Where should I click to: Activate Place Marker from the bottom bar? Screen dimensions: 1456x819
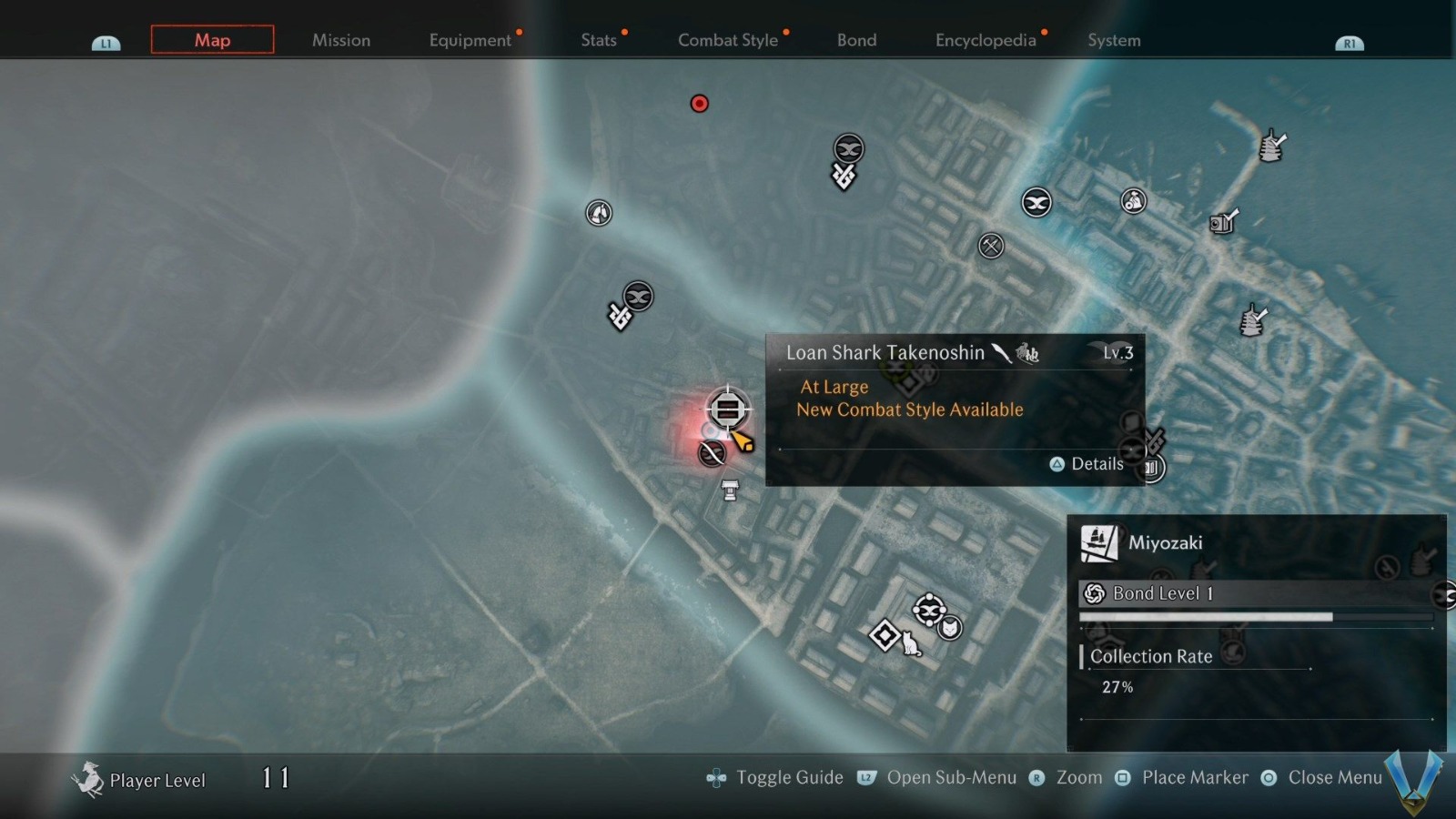(x=1196, y=777)
